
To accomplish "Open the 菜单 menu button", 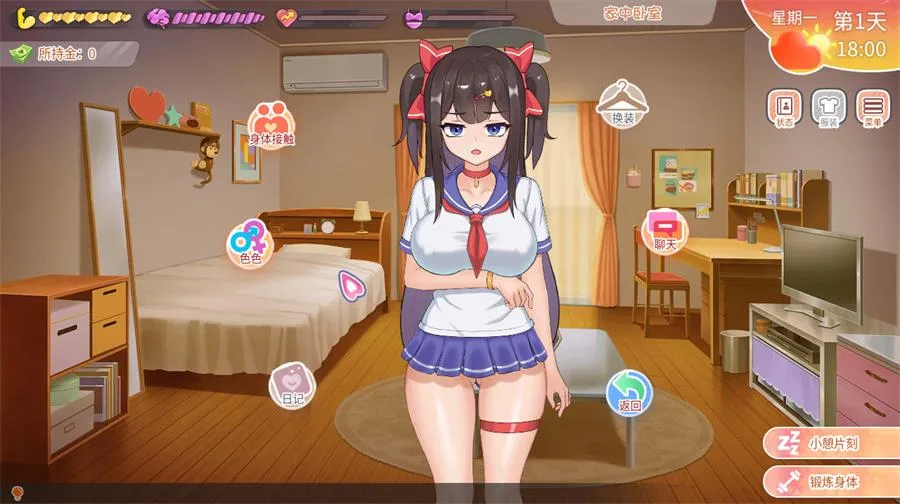I will (873, 108).
